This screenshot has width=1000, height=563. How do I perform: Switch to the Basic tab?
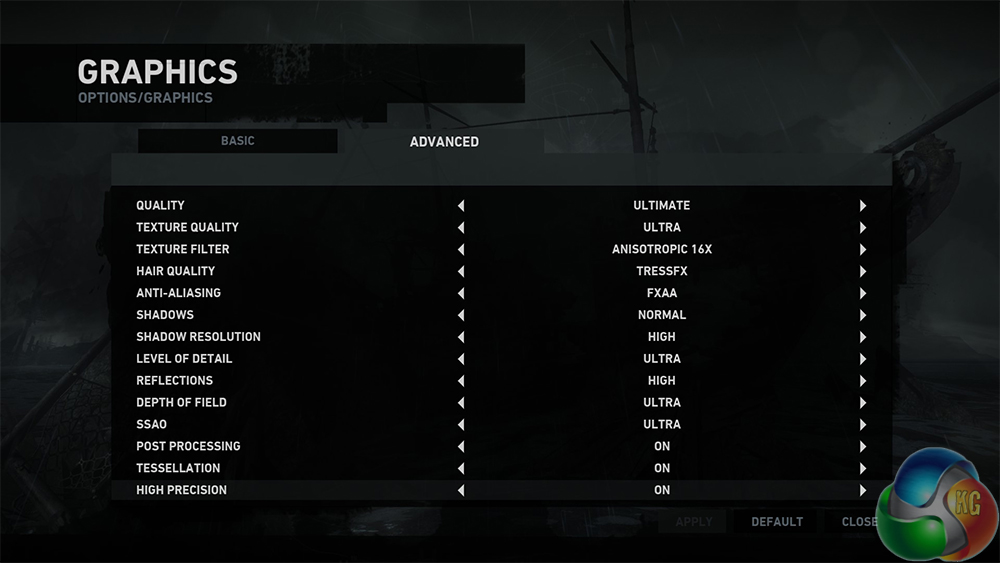[x=238, y=141]
